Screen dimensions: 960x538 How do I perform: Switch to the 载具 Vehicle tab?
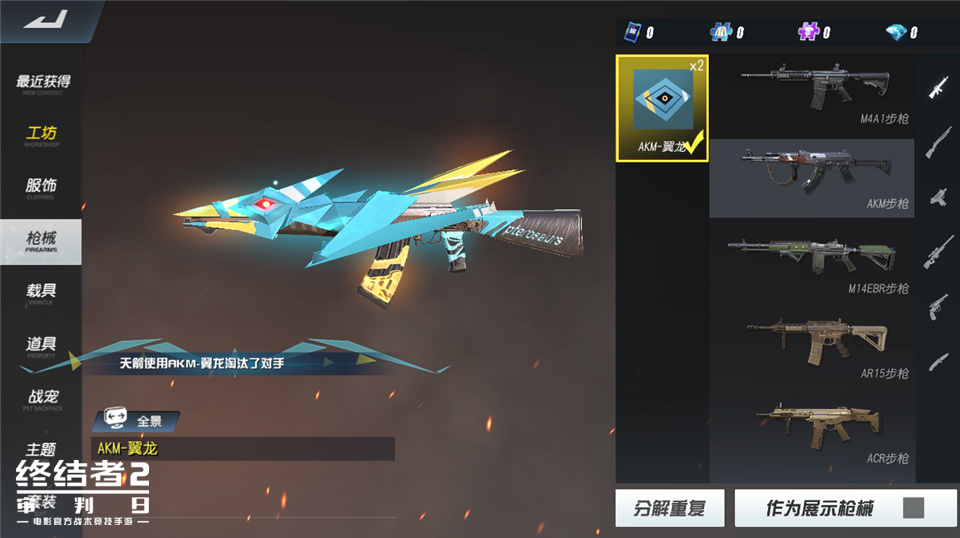42,293
